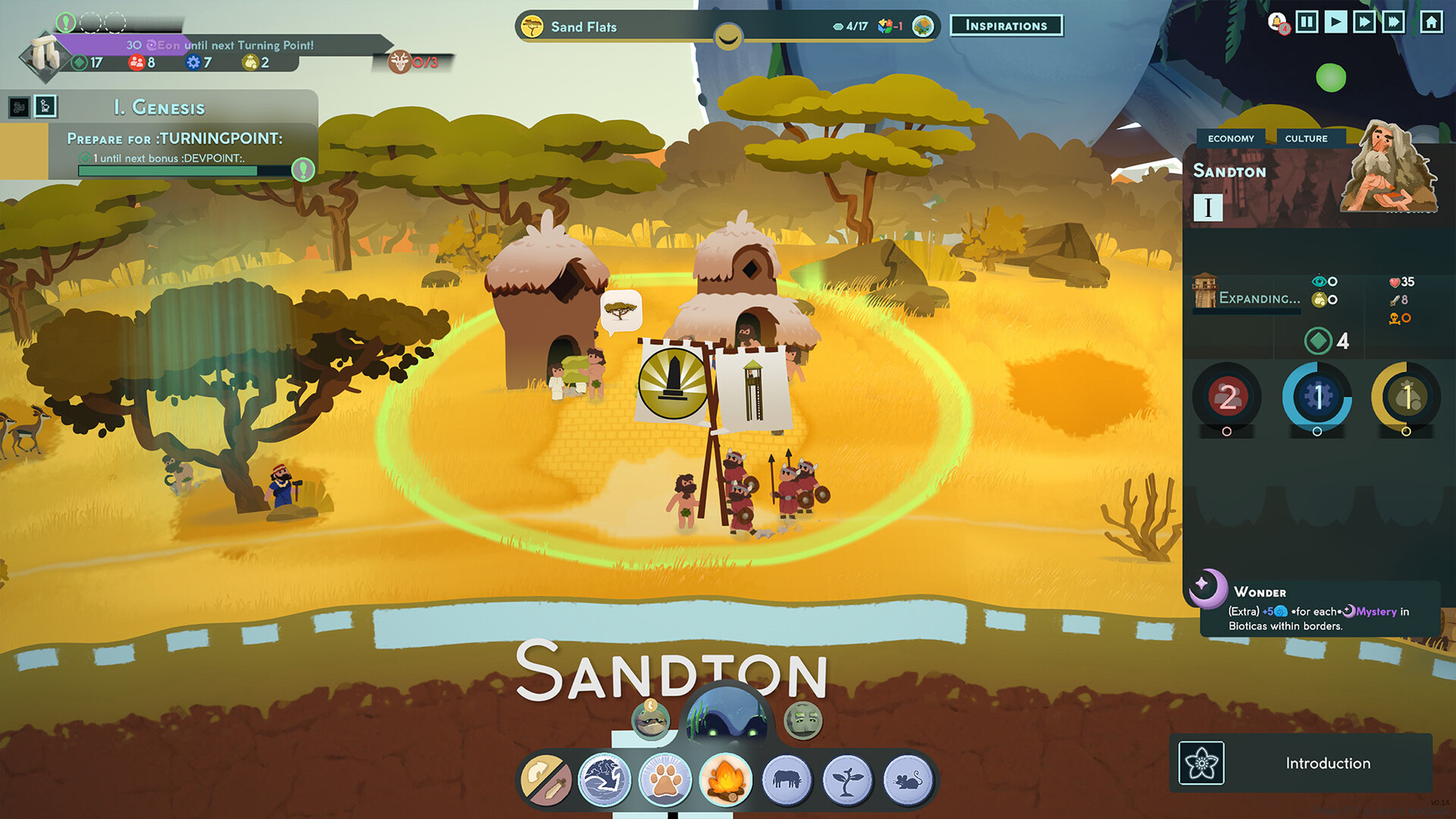
Task: Click the Introduction button at bottom right
Action: click(x=1329, y=763)
